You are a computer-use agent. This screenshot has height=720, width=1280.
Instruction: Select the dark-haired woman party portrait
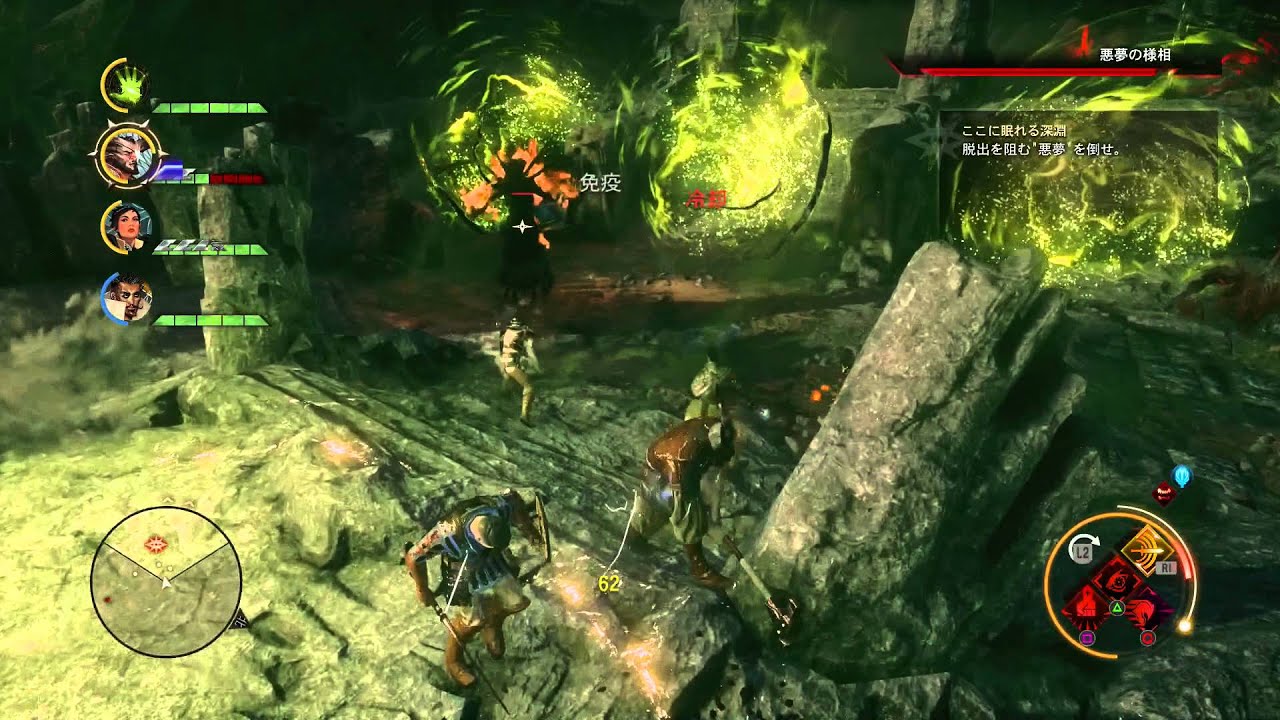(126, 227)
